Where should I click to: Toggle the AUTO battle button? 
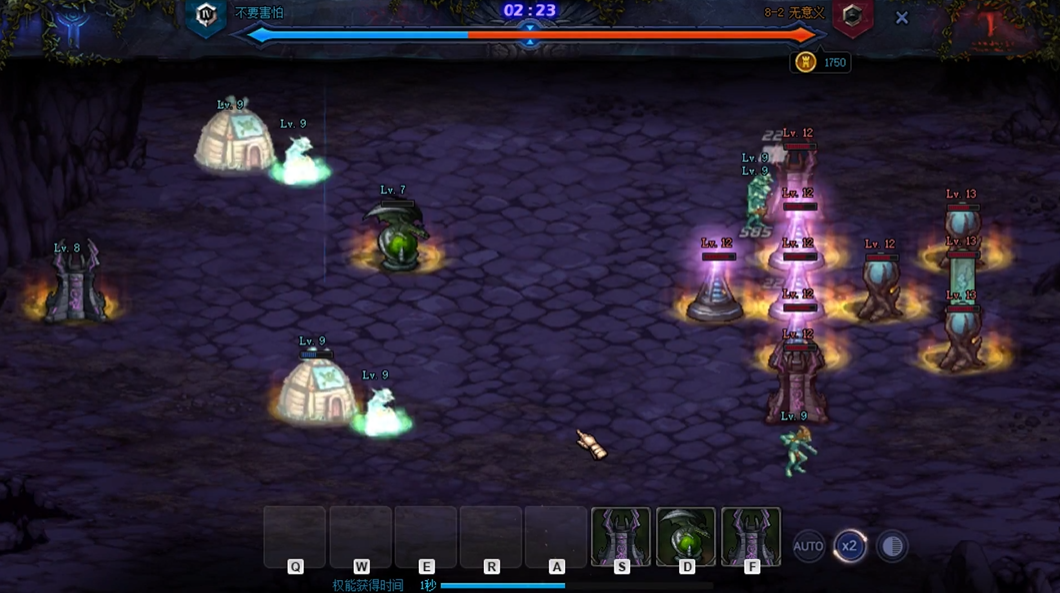point(808,546)
